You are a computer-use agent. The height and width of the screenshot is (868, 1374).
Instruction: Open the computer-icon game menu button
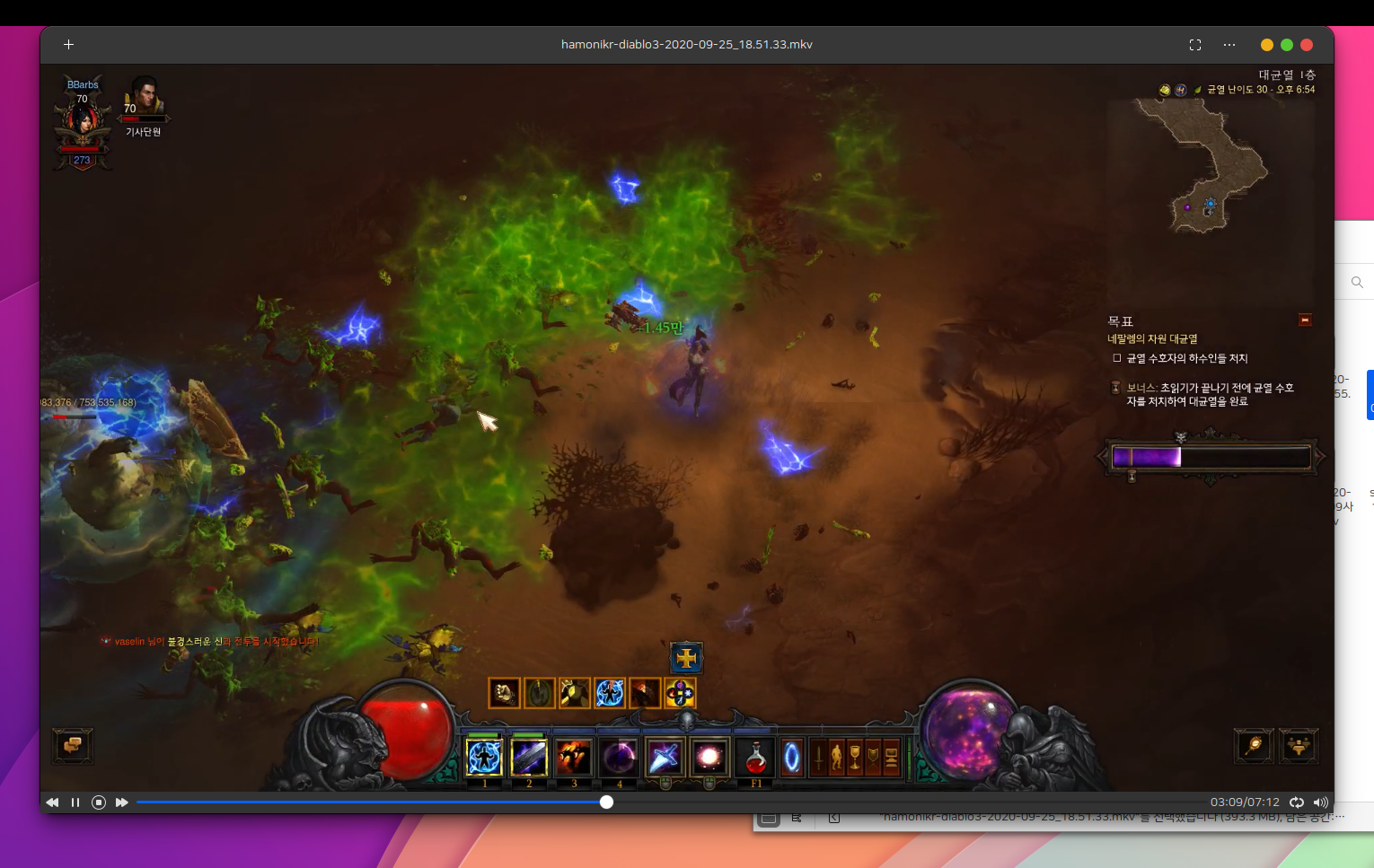pos(892,758)
